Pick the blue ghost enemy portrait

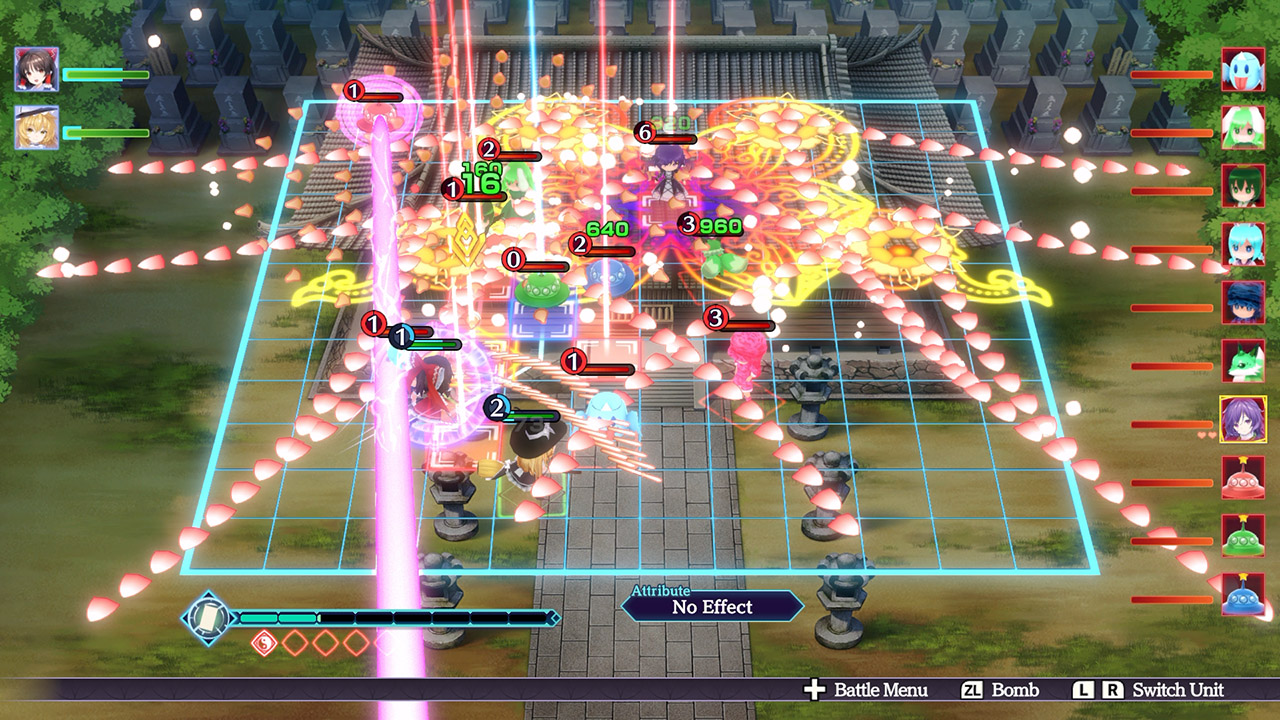(x=1243, y=69)
